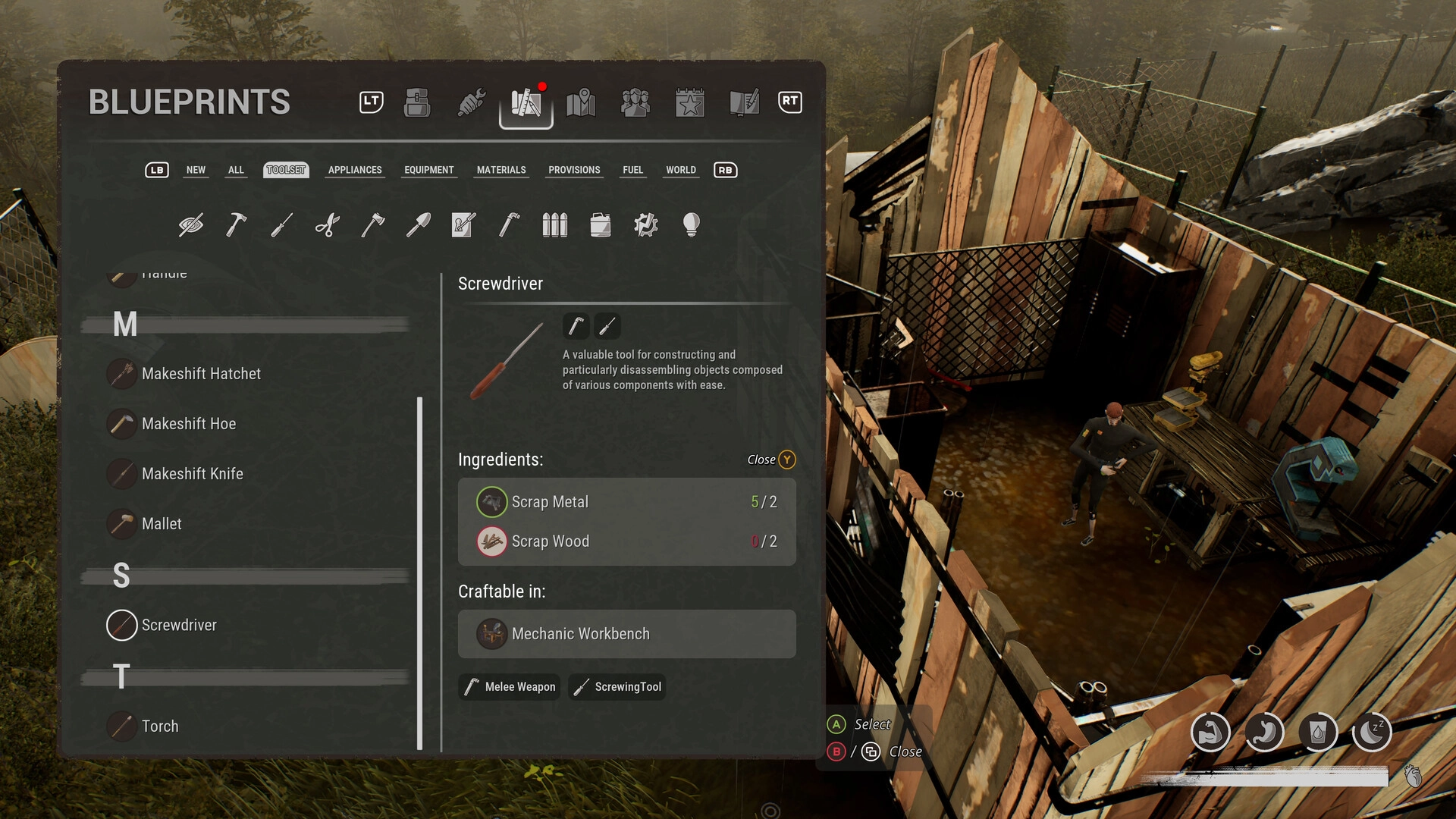
Task: Switch to the Appliances blueprint category
Action: (355, 170)
